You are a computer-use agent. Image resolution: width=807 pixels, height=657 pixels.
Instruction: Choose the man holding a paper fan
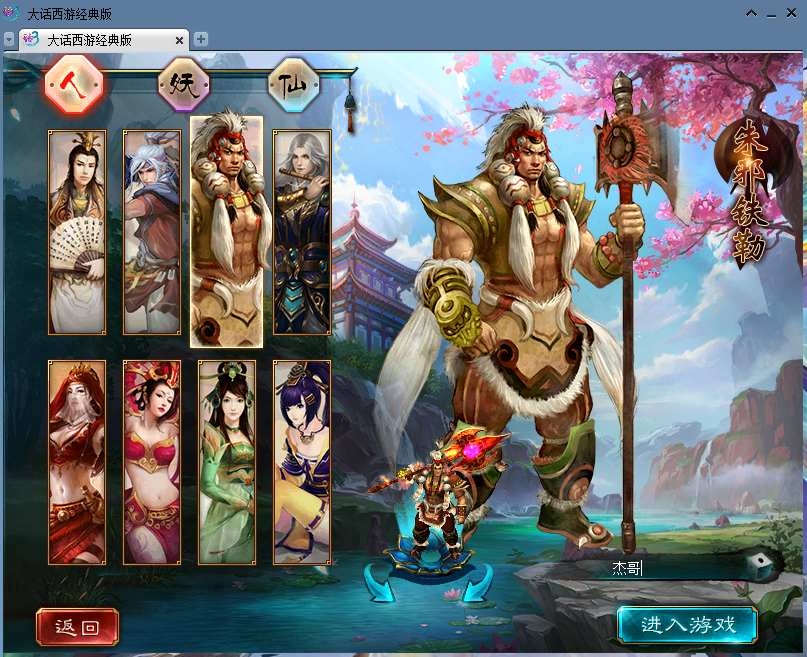[77, 232]
